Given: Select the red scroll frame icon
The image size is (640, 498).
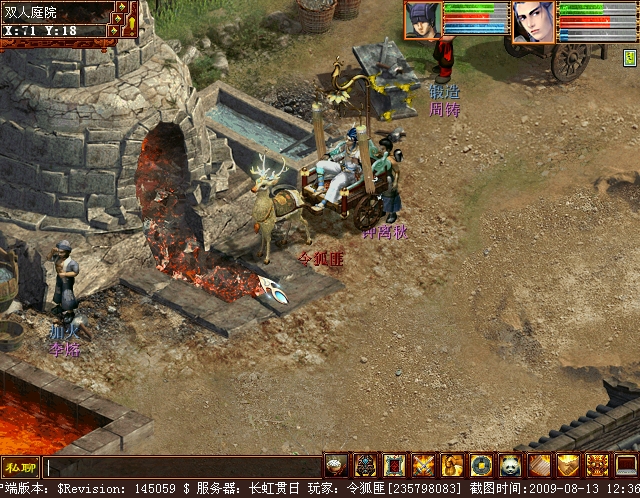Looking at the screenshot, I should [x=395, y=465].
